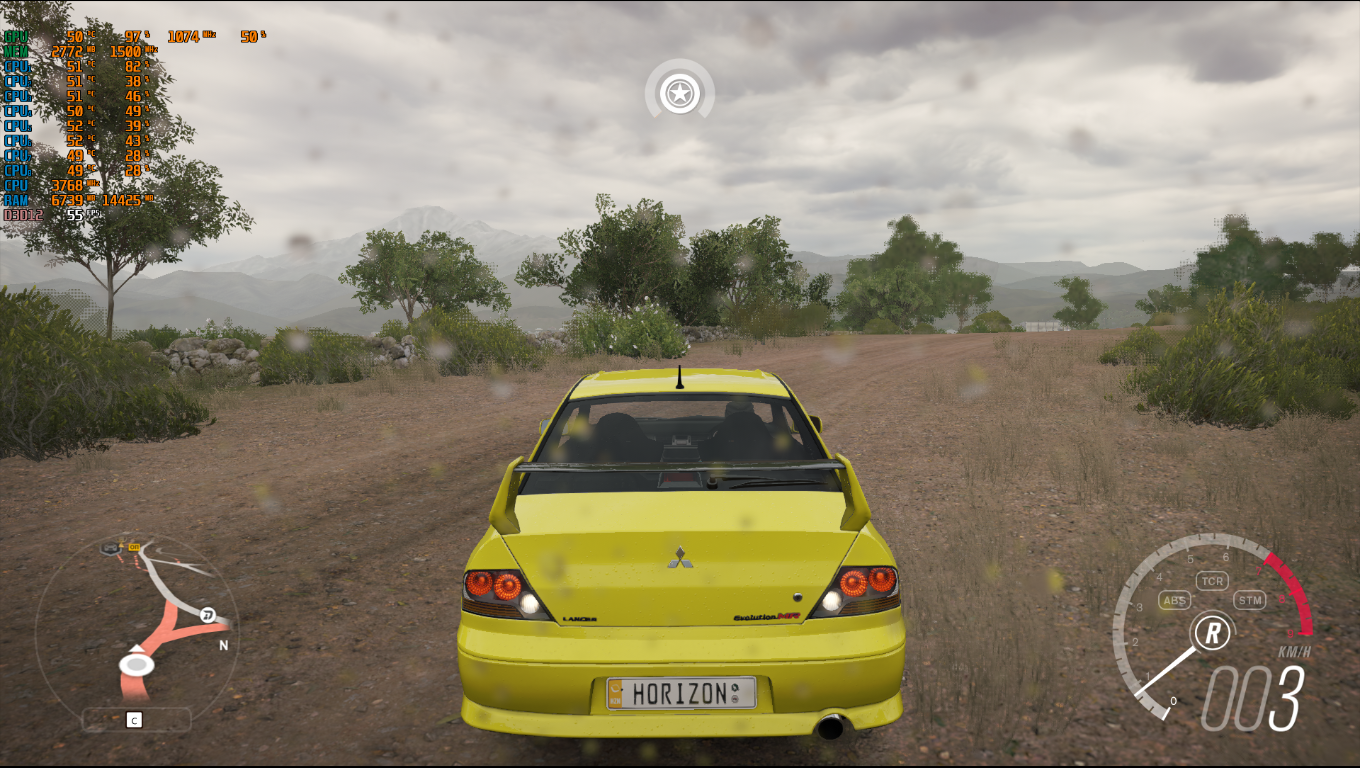Image resolution: width=1360 pixels, height=768 pixels.
Task: Click the speed zone marker on the minimap
Action: 207,615
